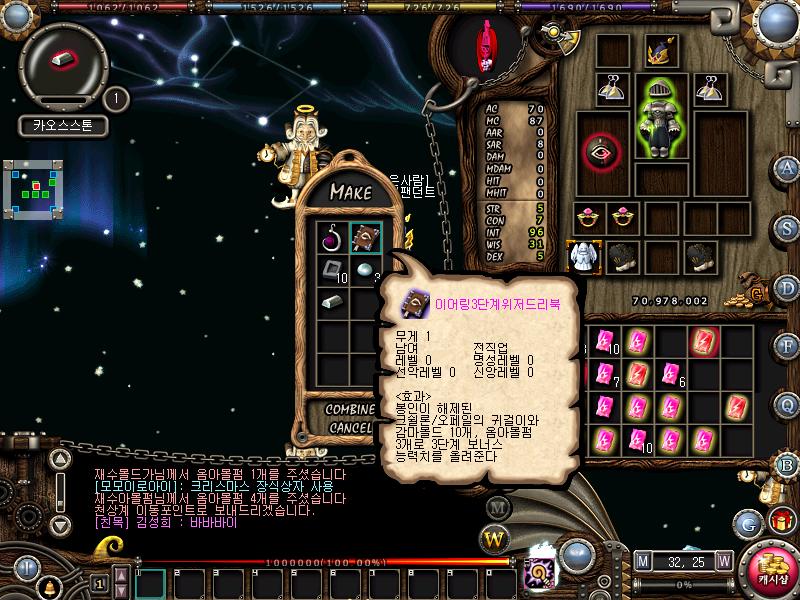
Task: Click the COMBINE button in Make window
Action: click(350, 410)
